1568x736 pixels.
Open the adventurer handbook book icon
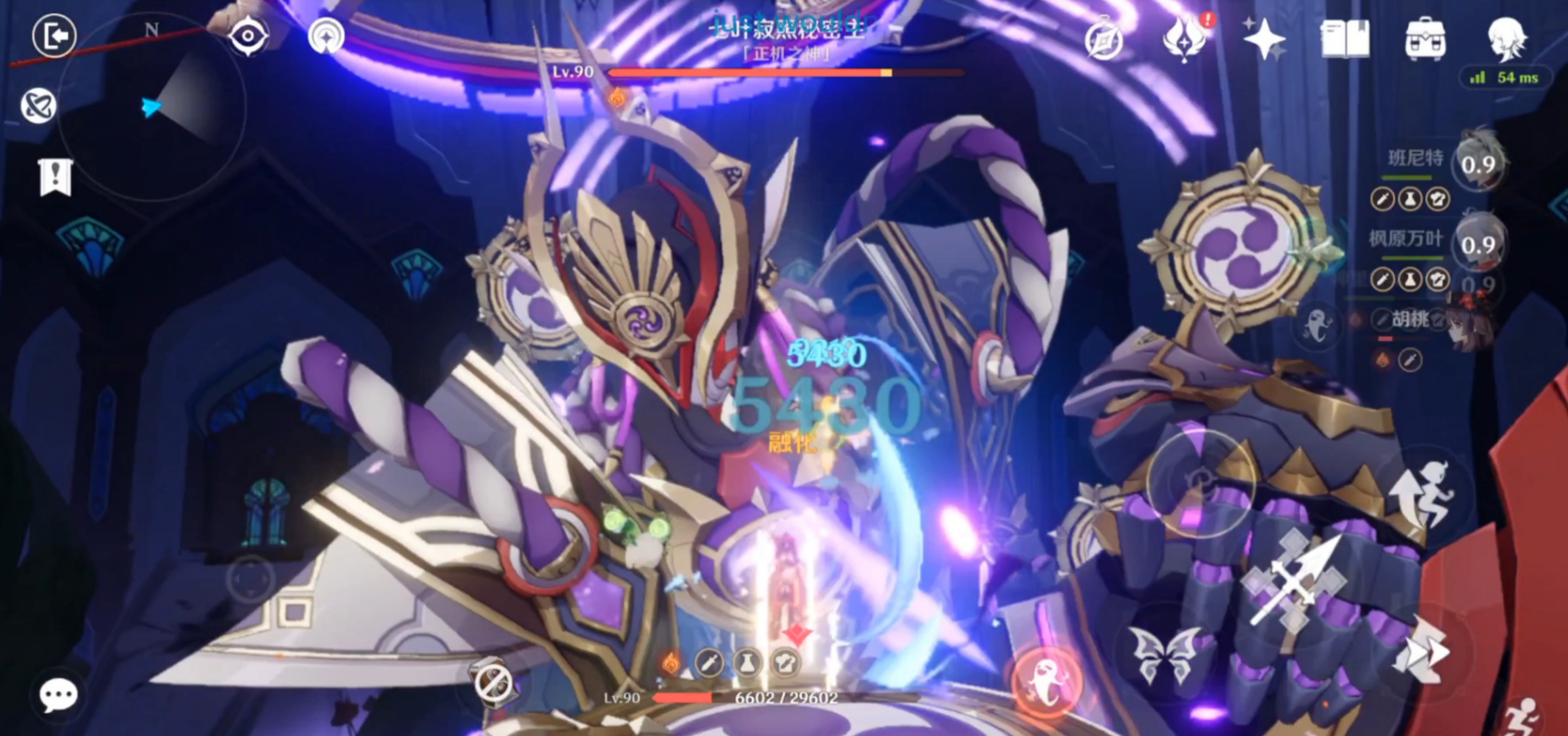[1345, 39]
